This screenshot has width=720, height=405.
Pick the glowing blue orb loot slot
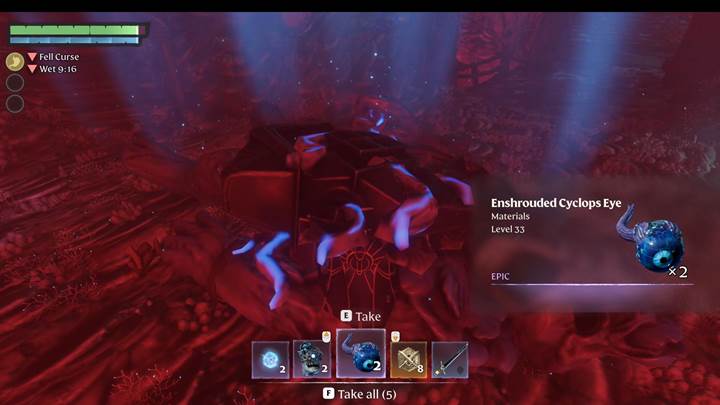pos(270,359)
